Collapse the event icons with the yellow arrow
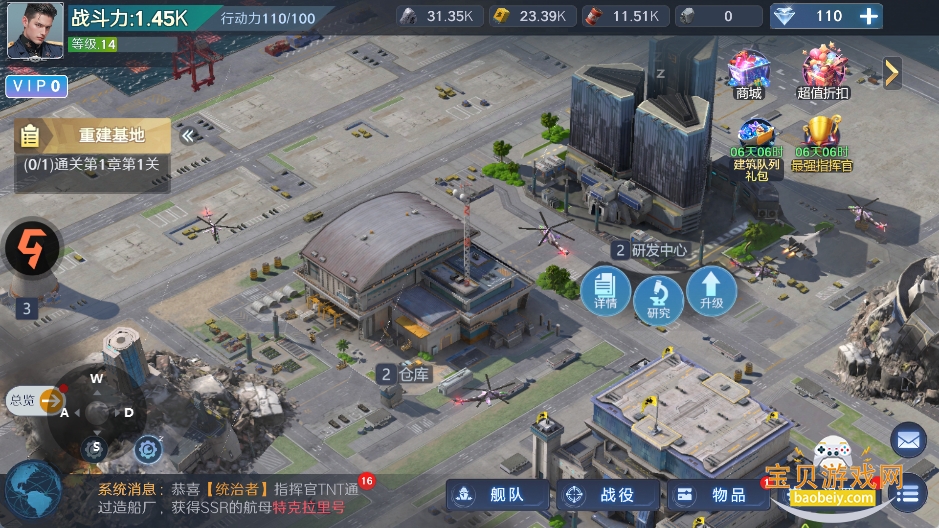The width and height of the screenshot is (939, 528). coord(892,72)
